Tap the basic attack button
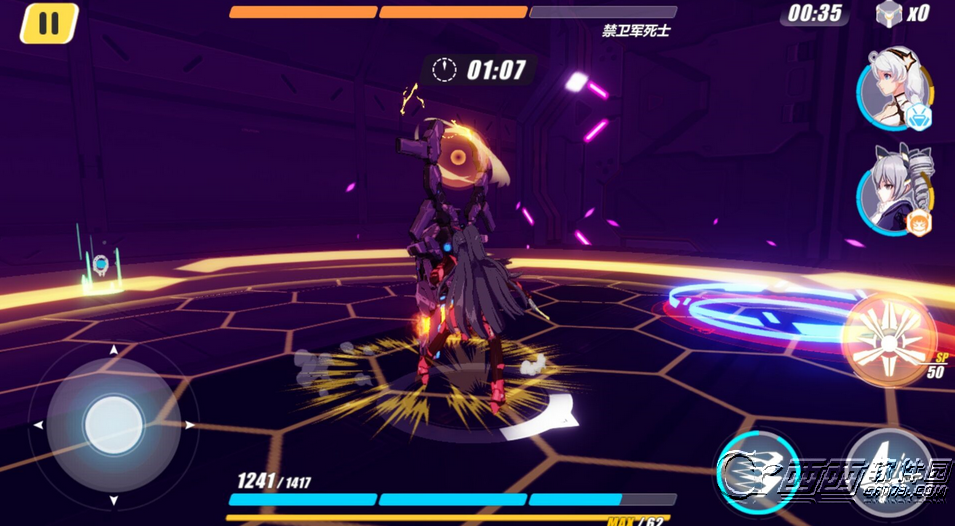955x526 pixels. [x=889, y=470]
